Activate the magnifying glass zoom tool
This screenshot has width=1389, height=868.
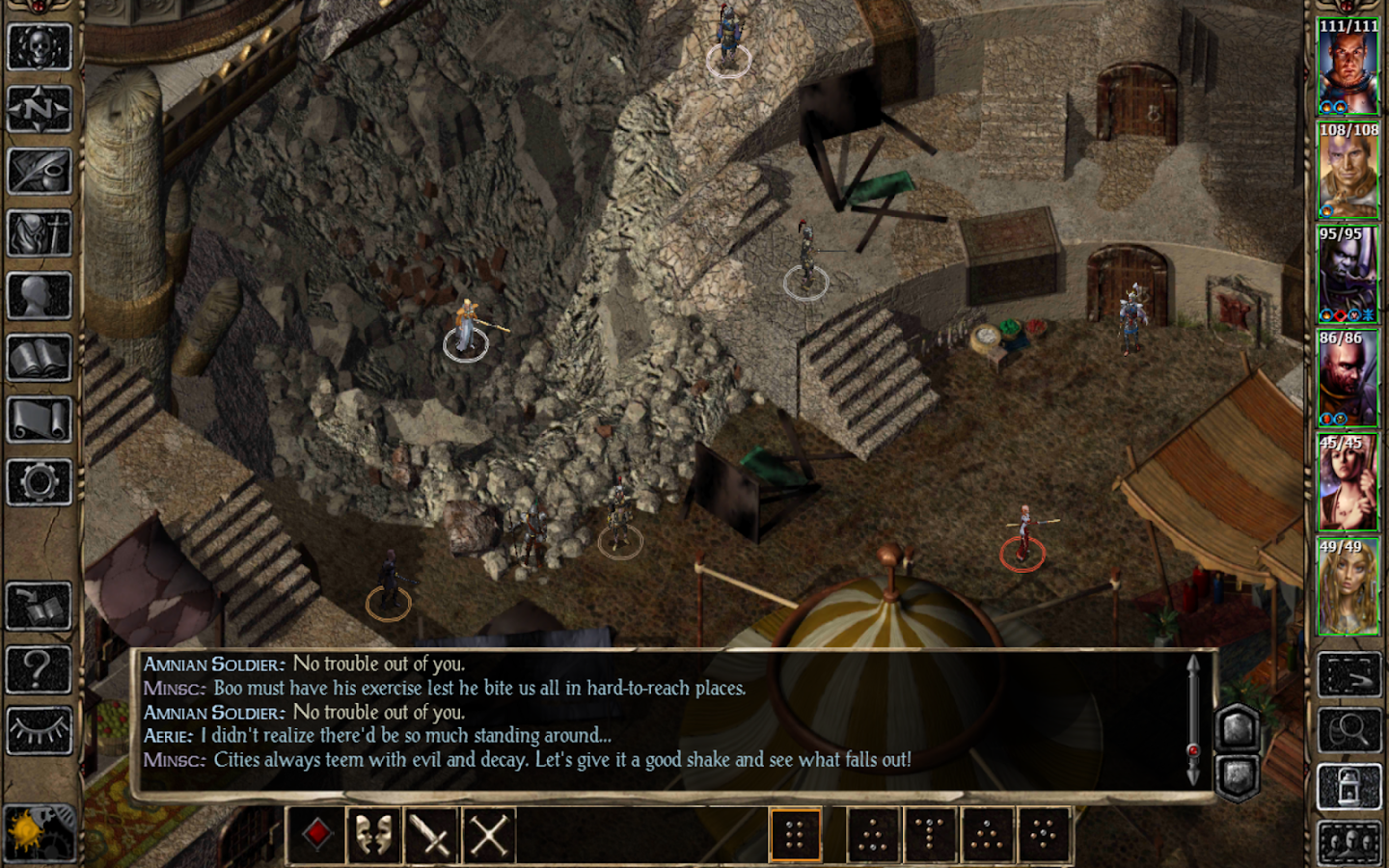click(x=1348, y=730)
